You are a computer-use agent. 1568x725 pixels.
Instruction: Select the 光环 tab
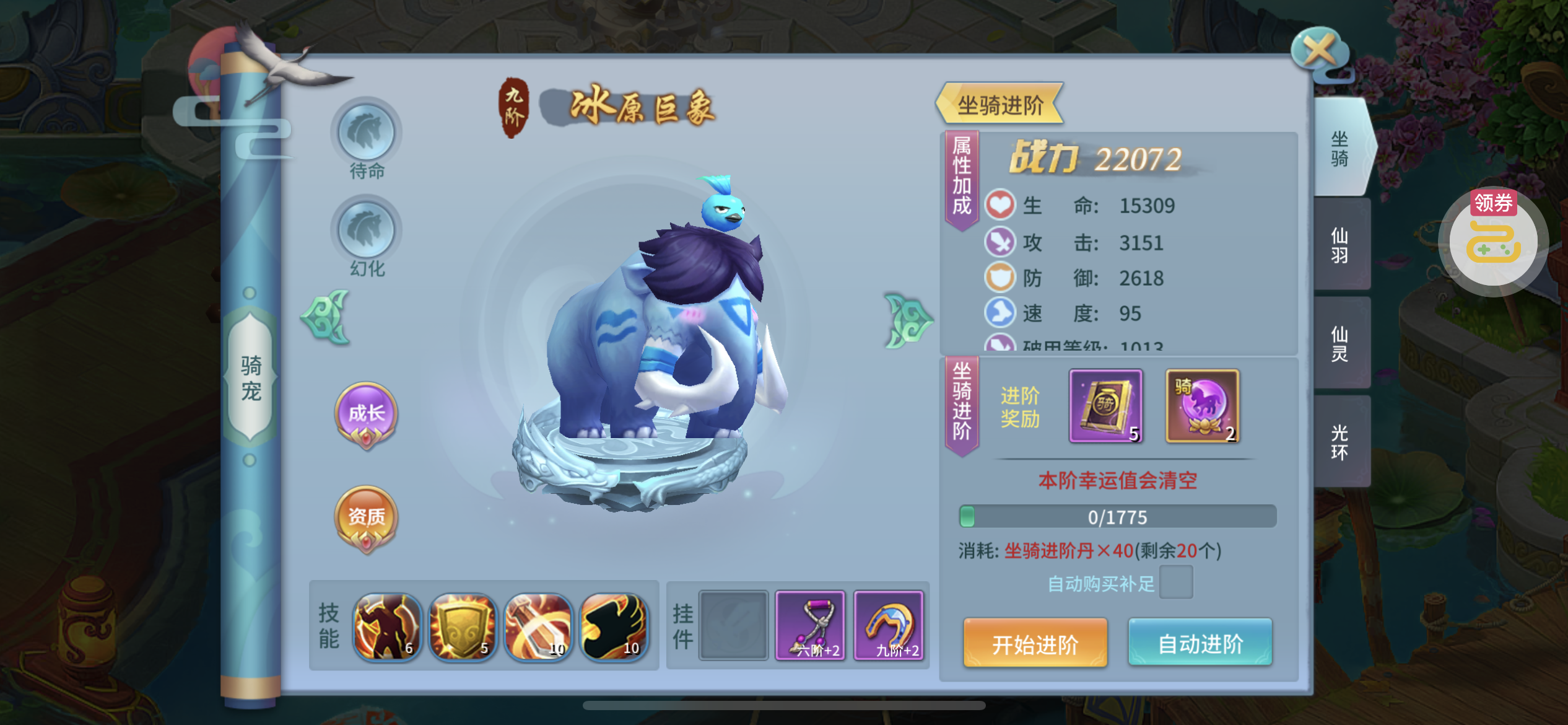1341,442
